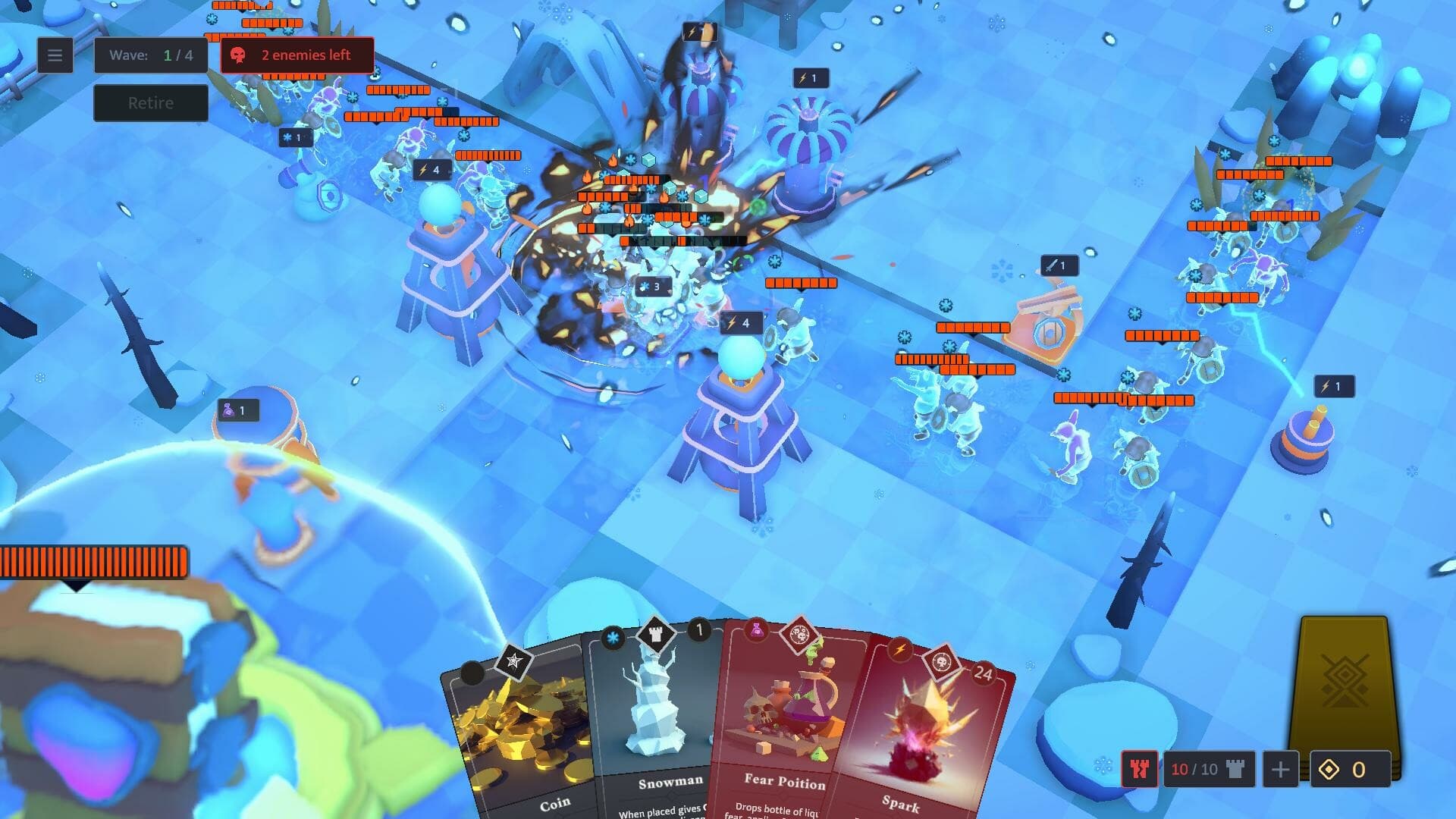Screen dimensions: 1456x819
Task: Click the gray tower icon beside 10/10
Action: (1238, 768)
